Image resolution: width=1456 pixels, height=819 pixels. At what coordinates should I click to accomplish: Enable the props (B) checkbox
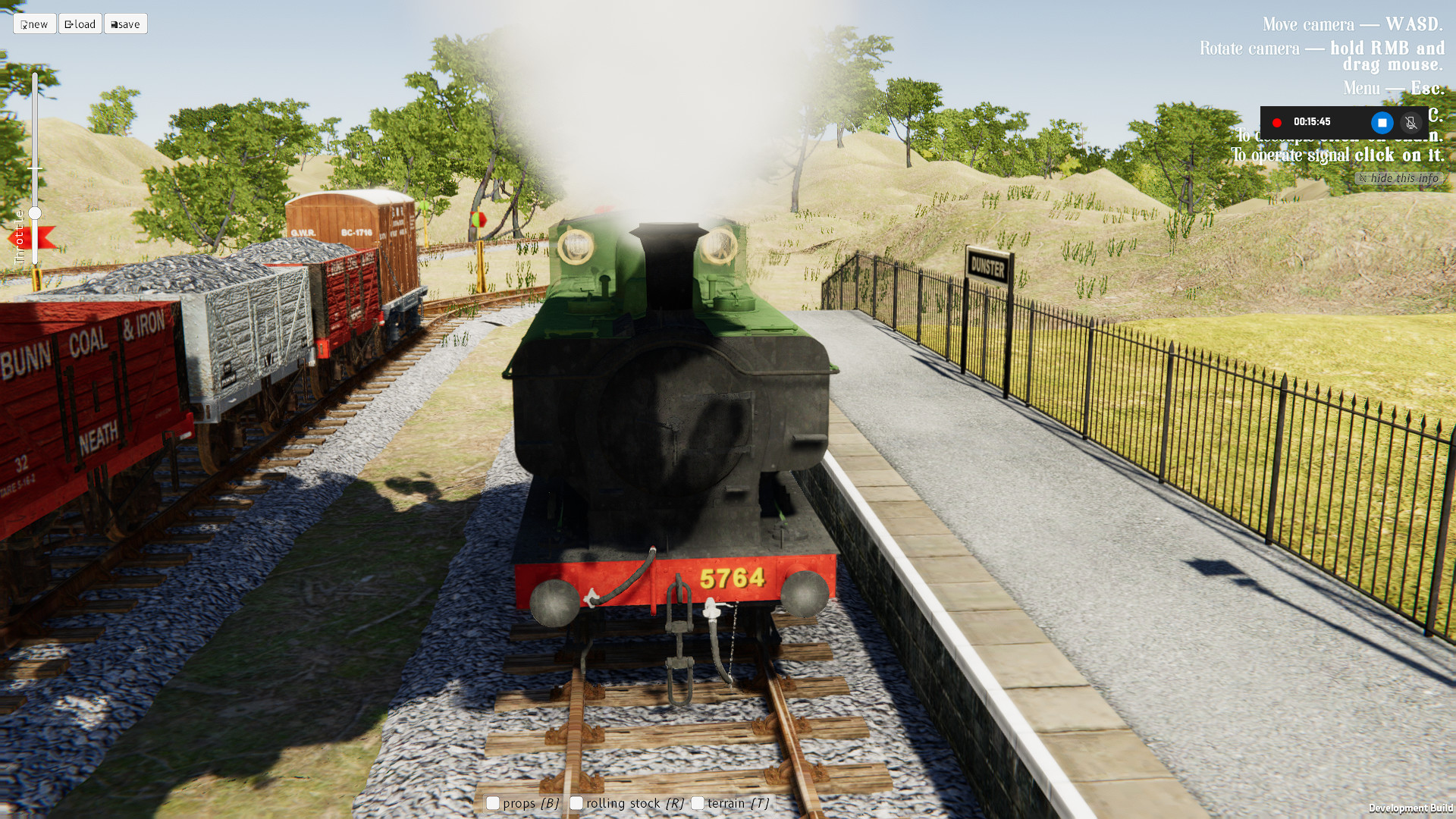[492, 802]
